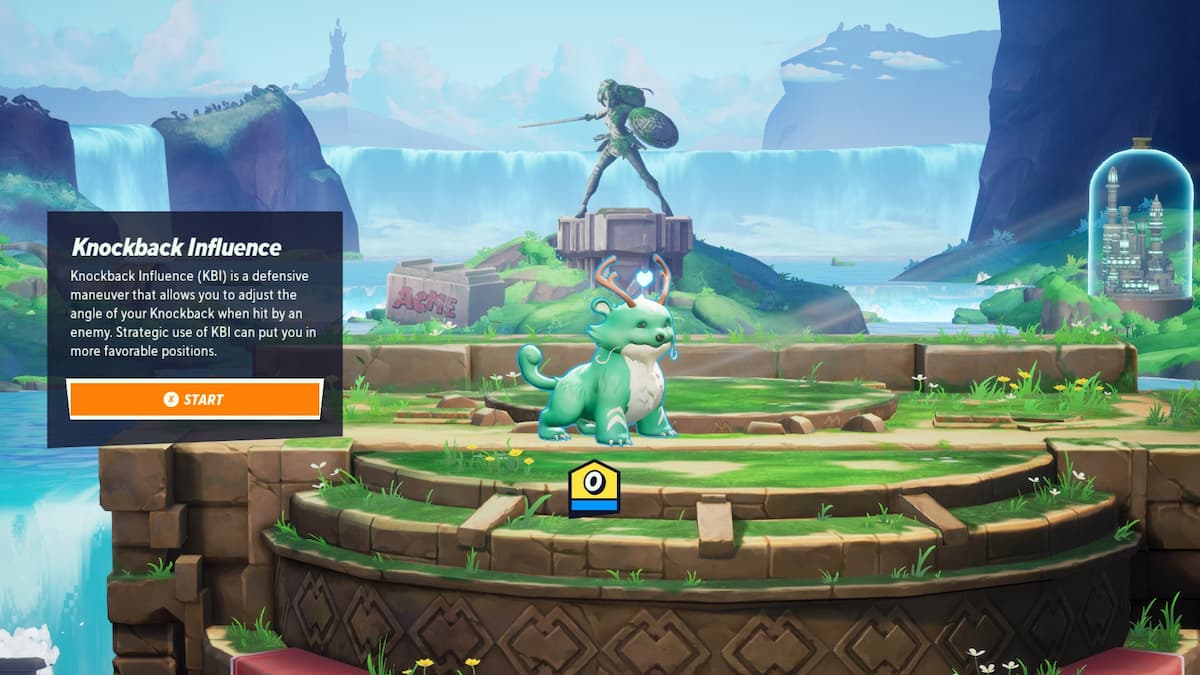Start the Knockback Influence tutorial

point(195,399)
